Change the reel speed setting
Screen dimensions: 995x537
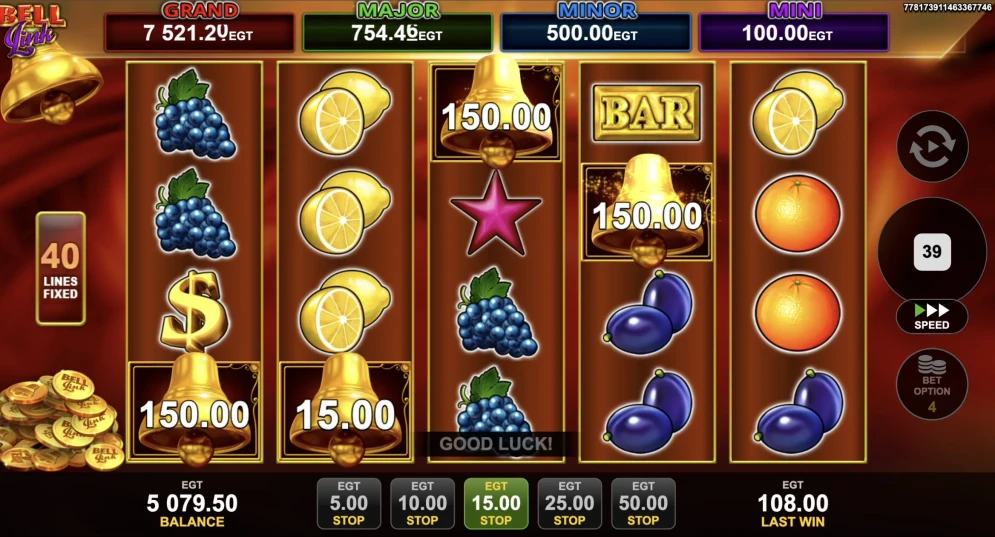[932, 317]
